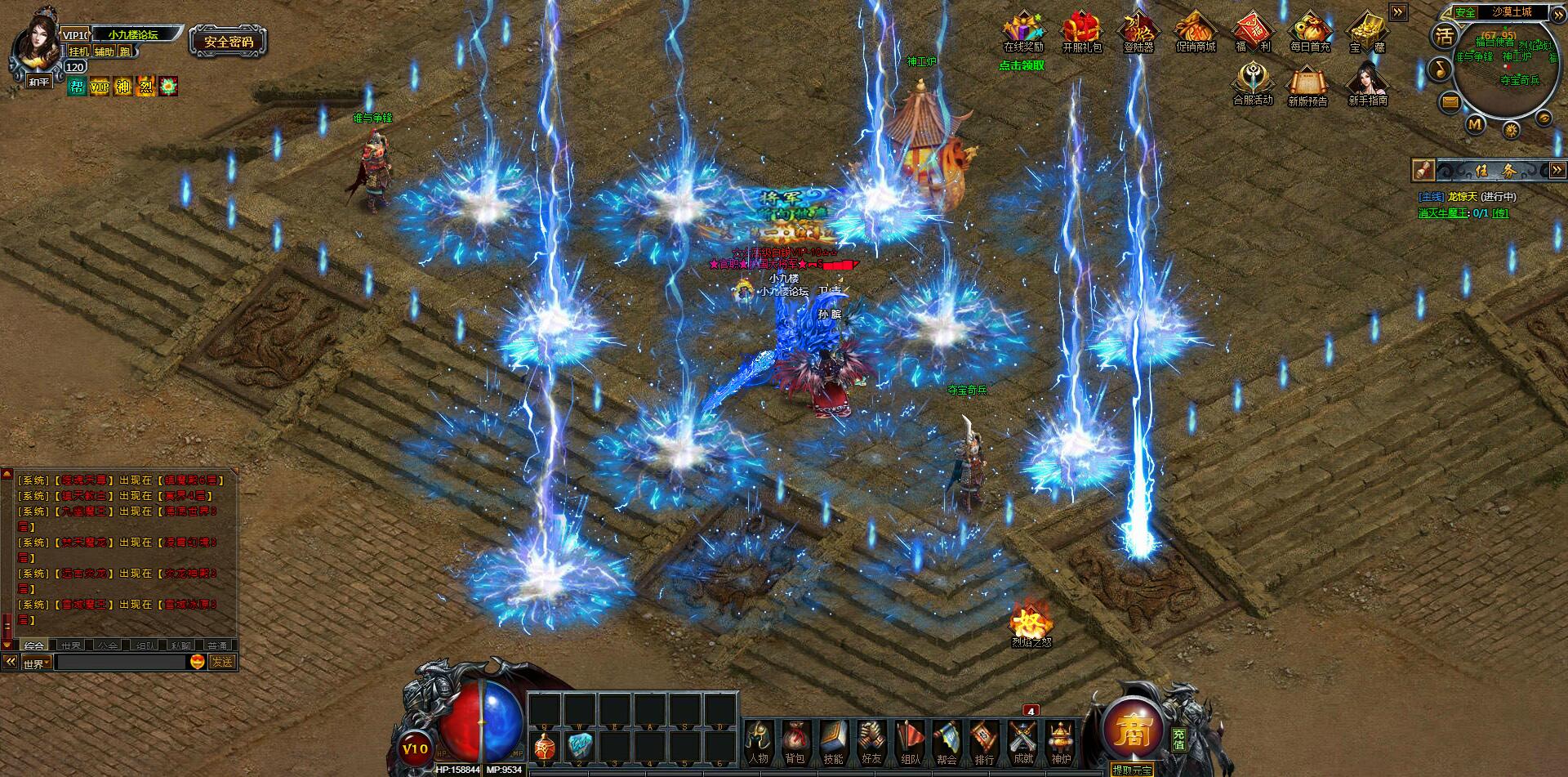Screen dimensions: 1568x777
Task: Open the 宝藏 treasure feature
Action: 1370,33
